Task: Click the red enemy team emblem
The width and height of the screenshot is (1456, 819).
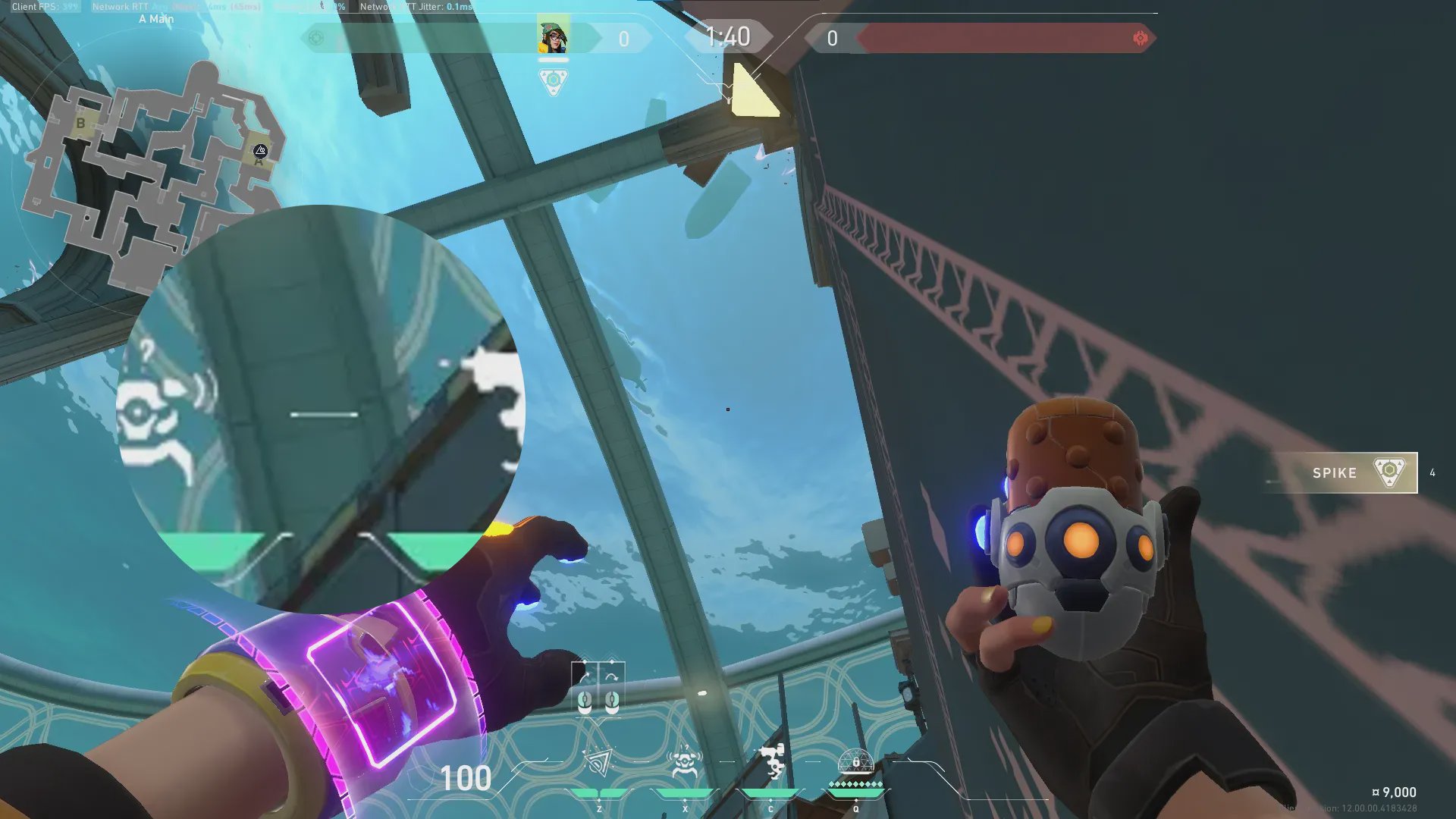Action: click(1140, 38)
